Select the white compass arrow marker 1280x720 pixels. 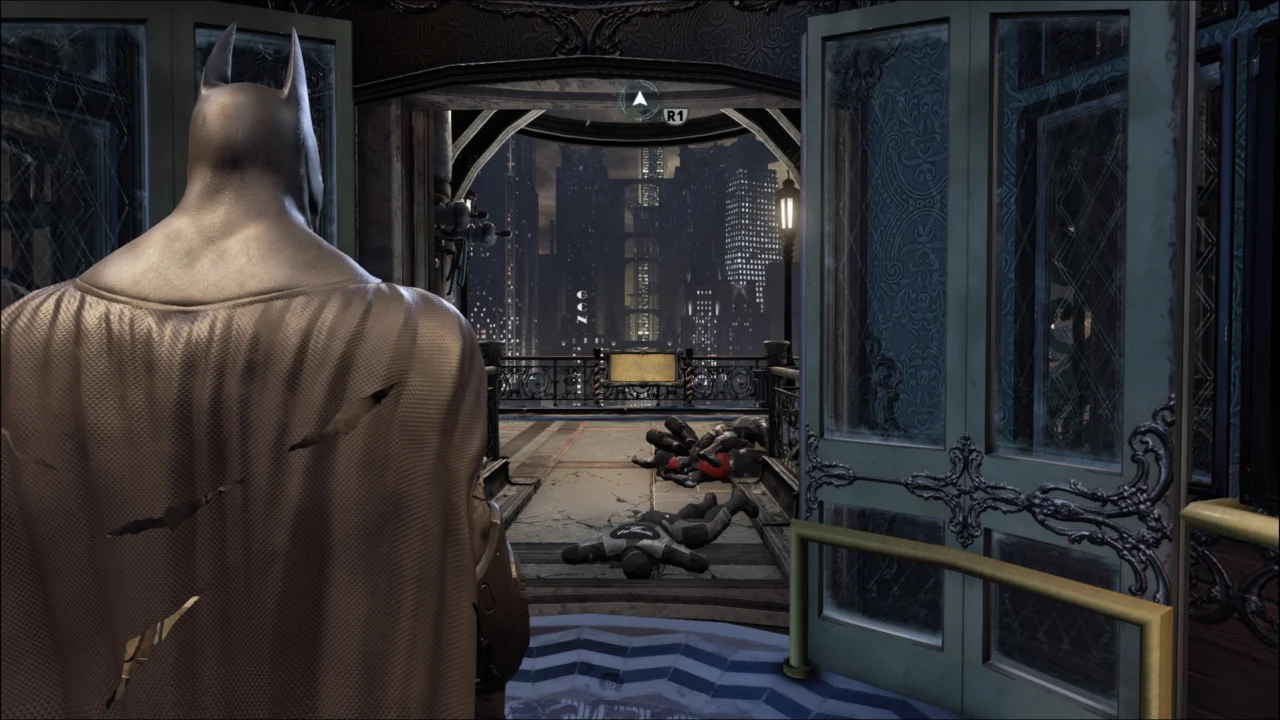coord(639,96)
